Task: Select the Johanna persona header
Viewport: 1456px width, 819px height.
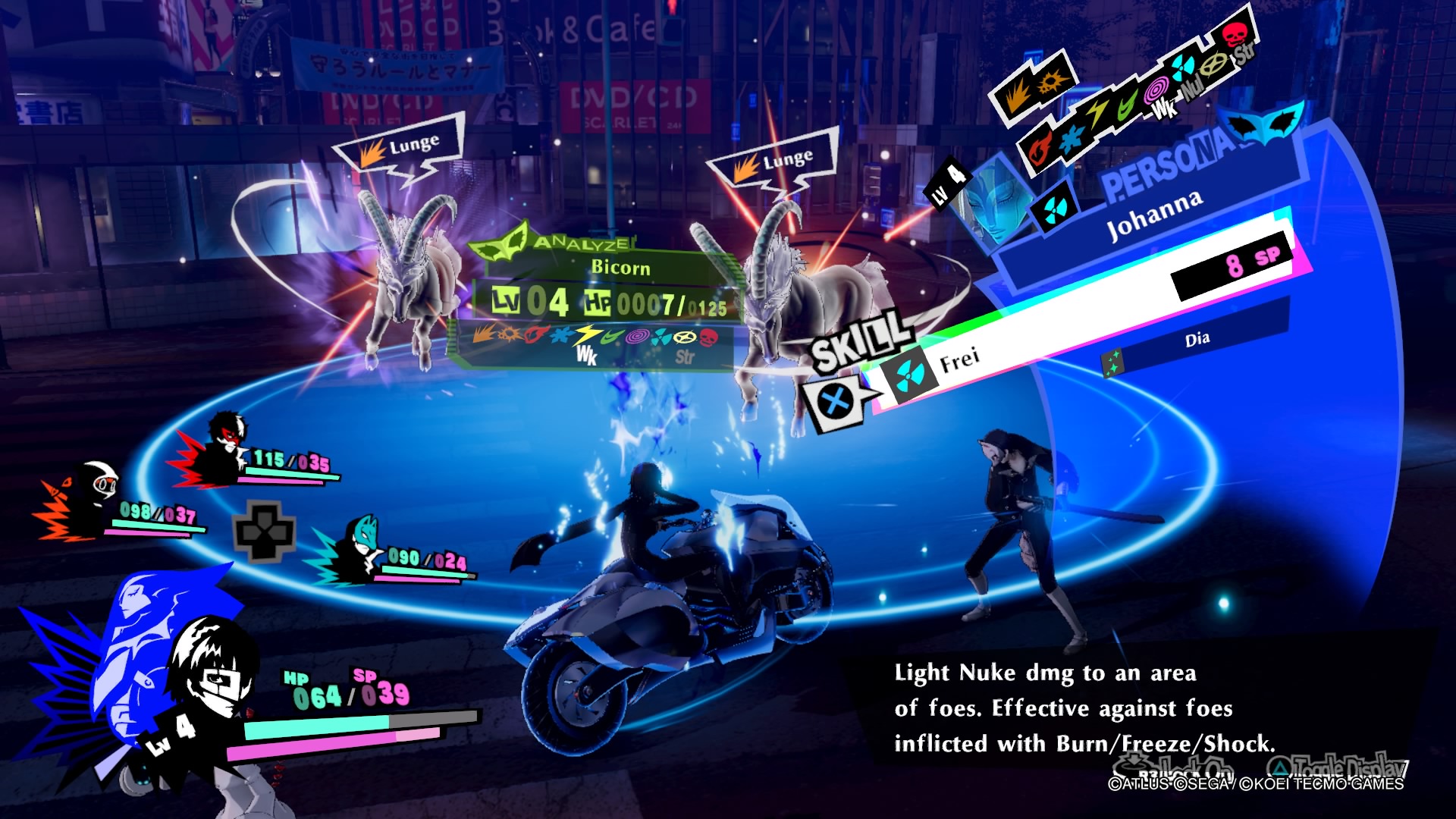Action: (x=1154, y=213)
